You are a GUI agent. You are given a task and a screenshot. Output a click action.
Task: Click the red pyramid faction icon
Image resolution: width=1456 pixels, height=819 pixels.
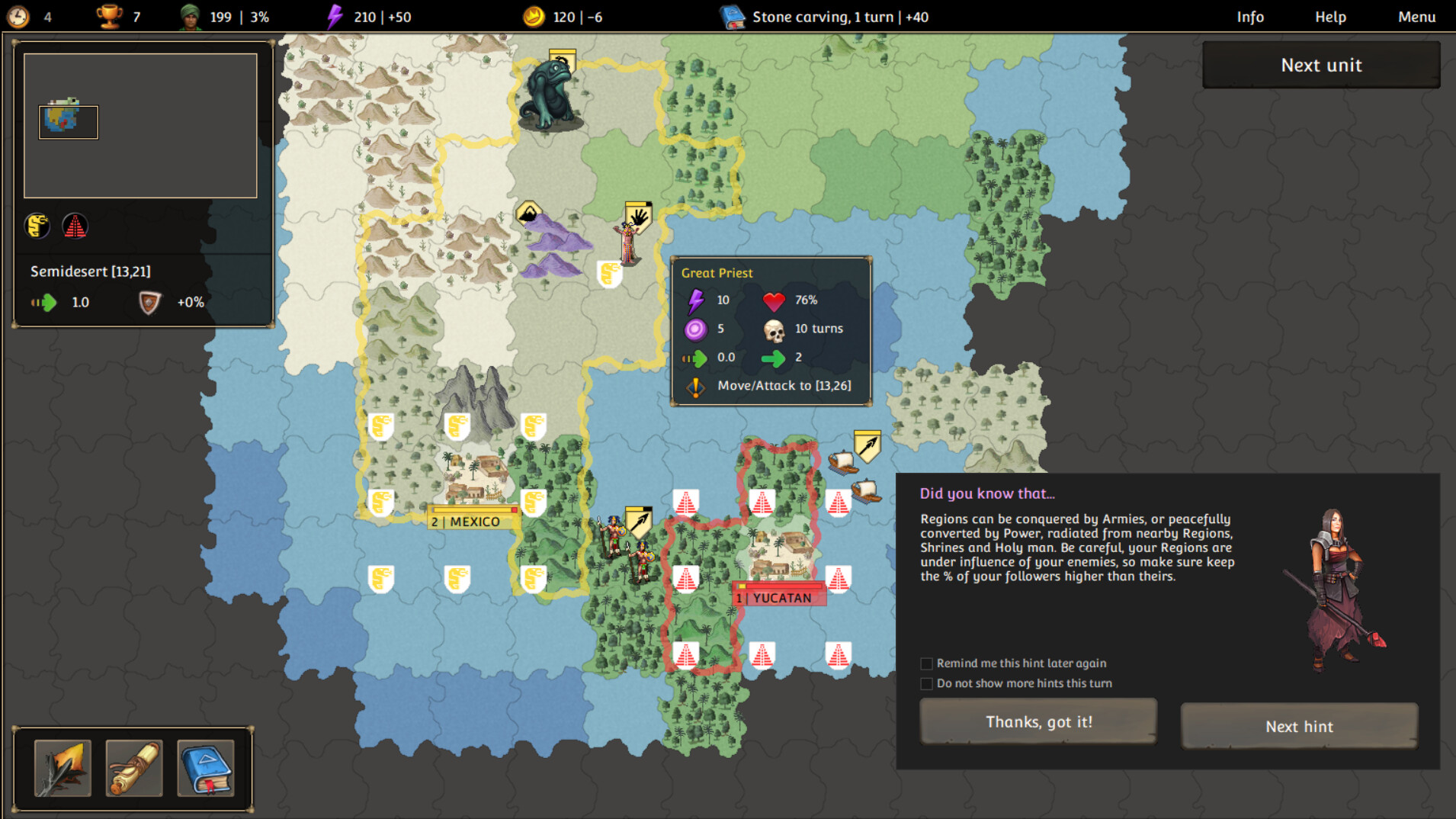[x=75, y=225]
